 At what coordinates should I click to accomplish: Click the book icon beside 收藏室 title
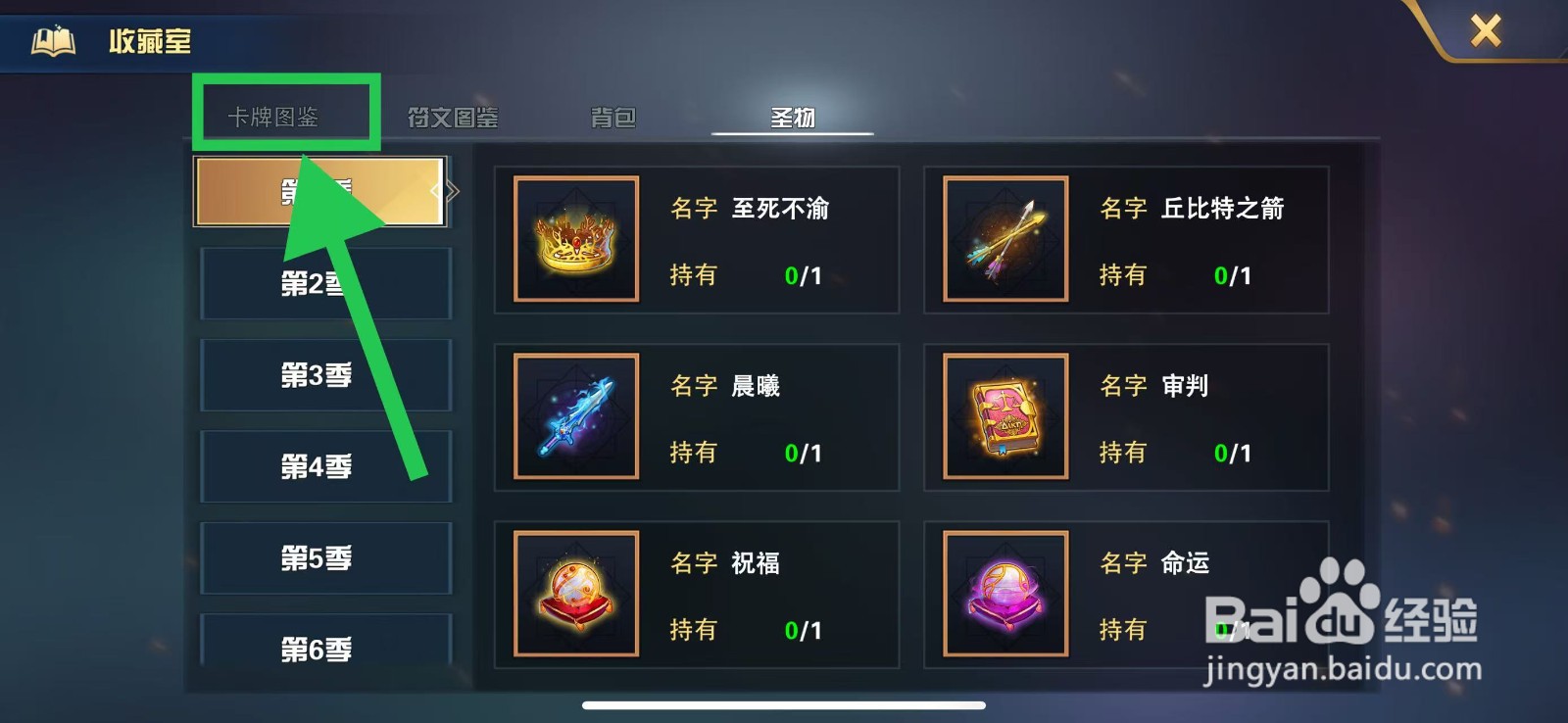[x=51, y=40]
